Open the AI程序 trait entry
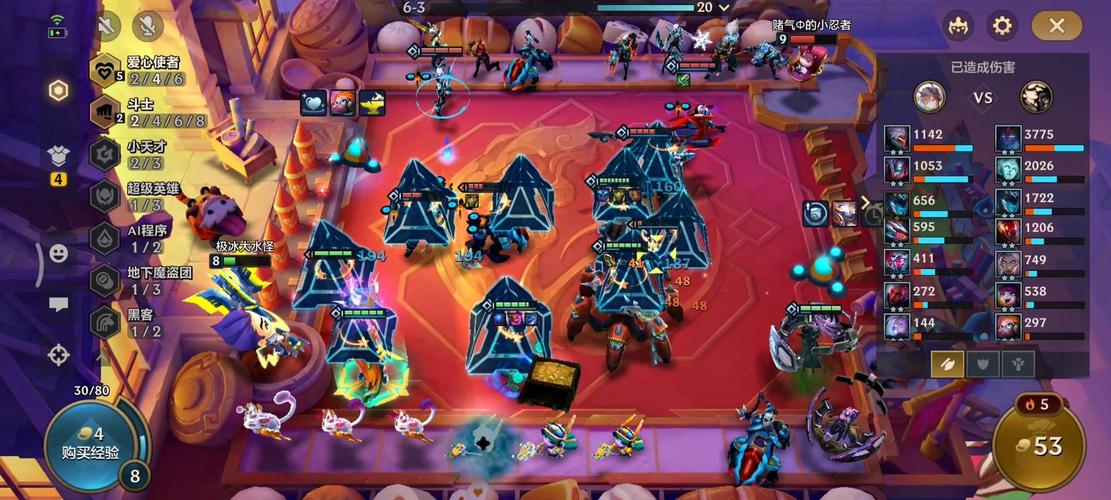Image resolution: width=1111 pixels, height=500 pixels. [138, 238]
